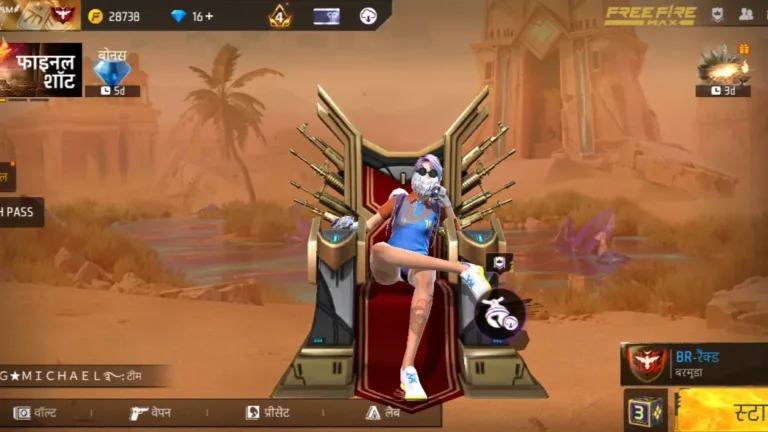This screenshot has height=432, width=768.
Task: Open the player profile banner
Action: tap(40, 14)
